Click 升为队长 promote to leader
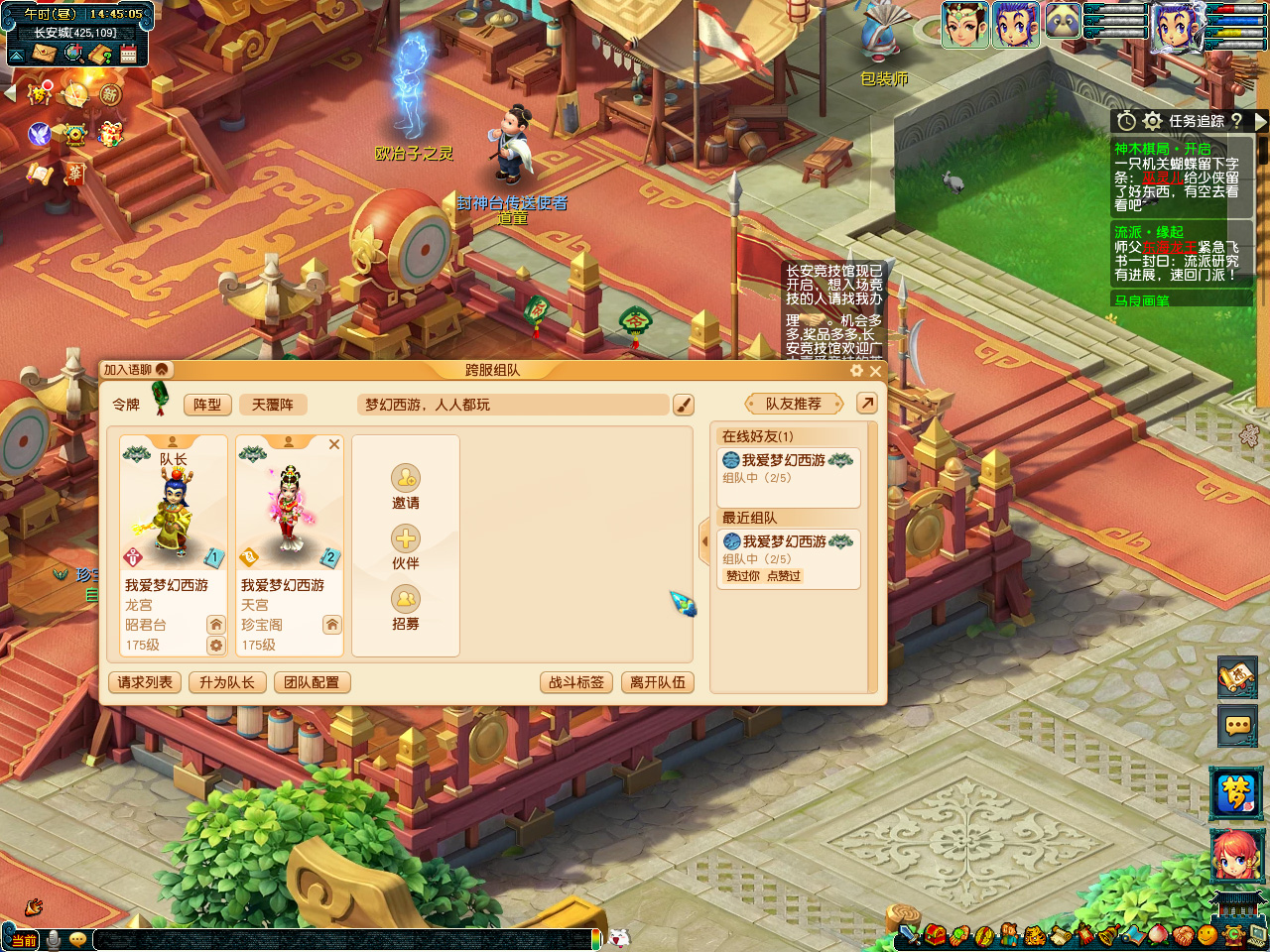 coord(227,682)
